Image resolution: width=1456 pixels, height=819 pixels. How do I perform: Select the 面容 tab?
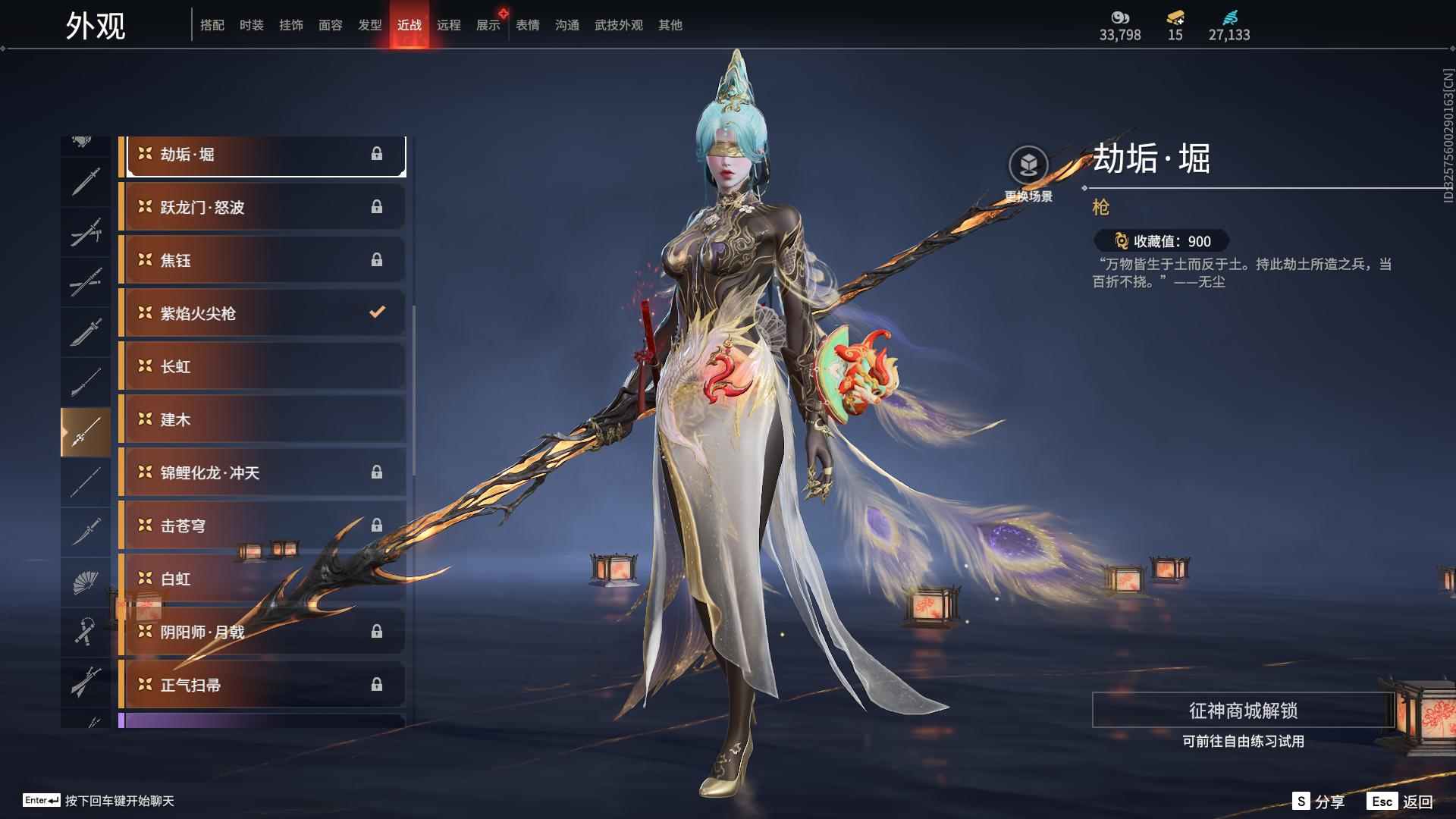[330, 25]
